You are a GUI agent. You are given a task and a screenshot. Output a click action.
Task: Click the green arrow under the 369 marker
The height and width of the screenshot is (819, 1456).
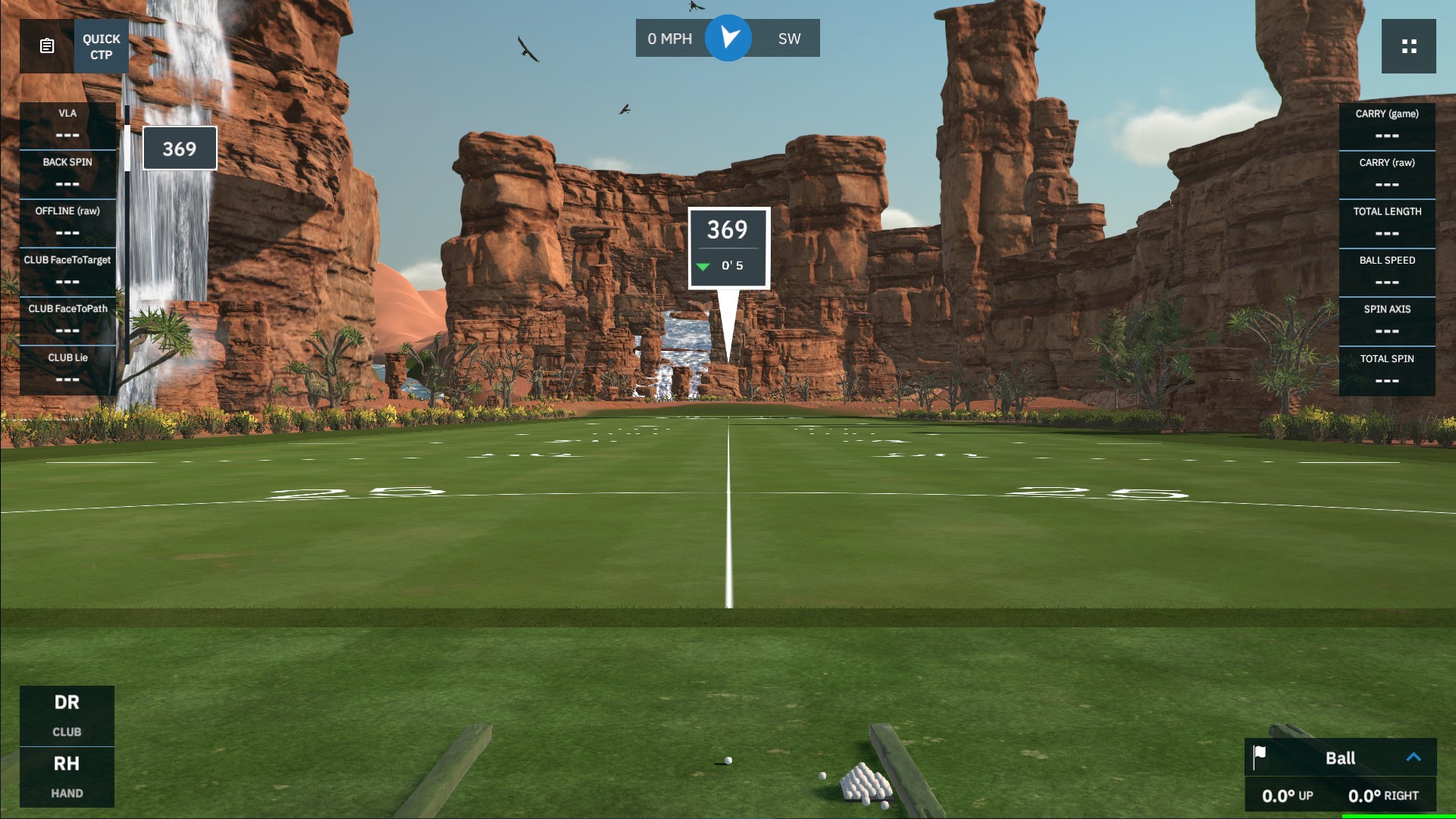pyautogui.click(x=703, y=266)
